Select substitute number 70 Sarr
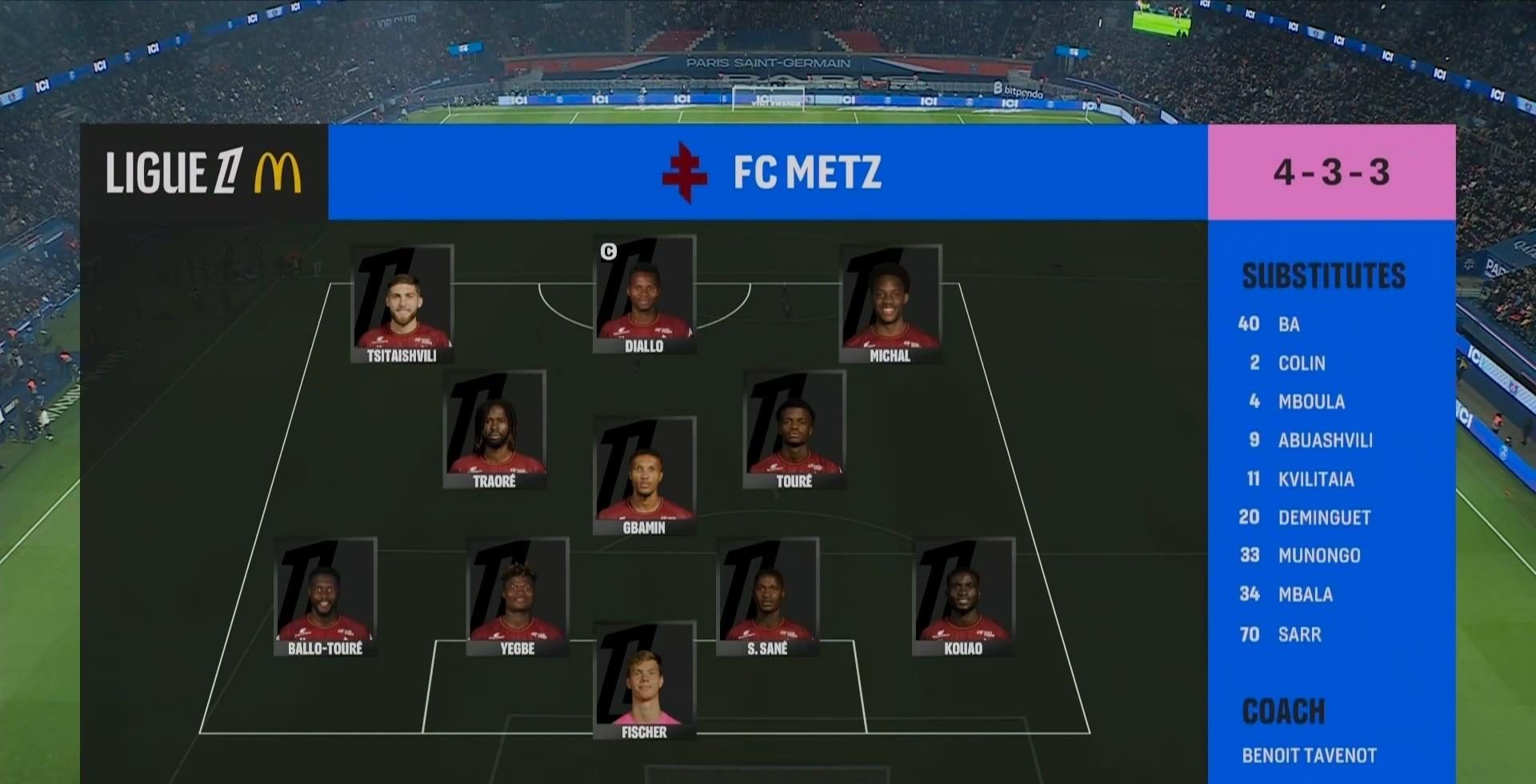 point(1299,634)
